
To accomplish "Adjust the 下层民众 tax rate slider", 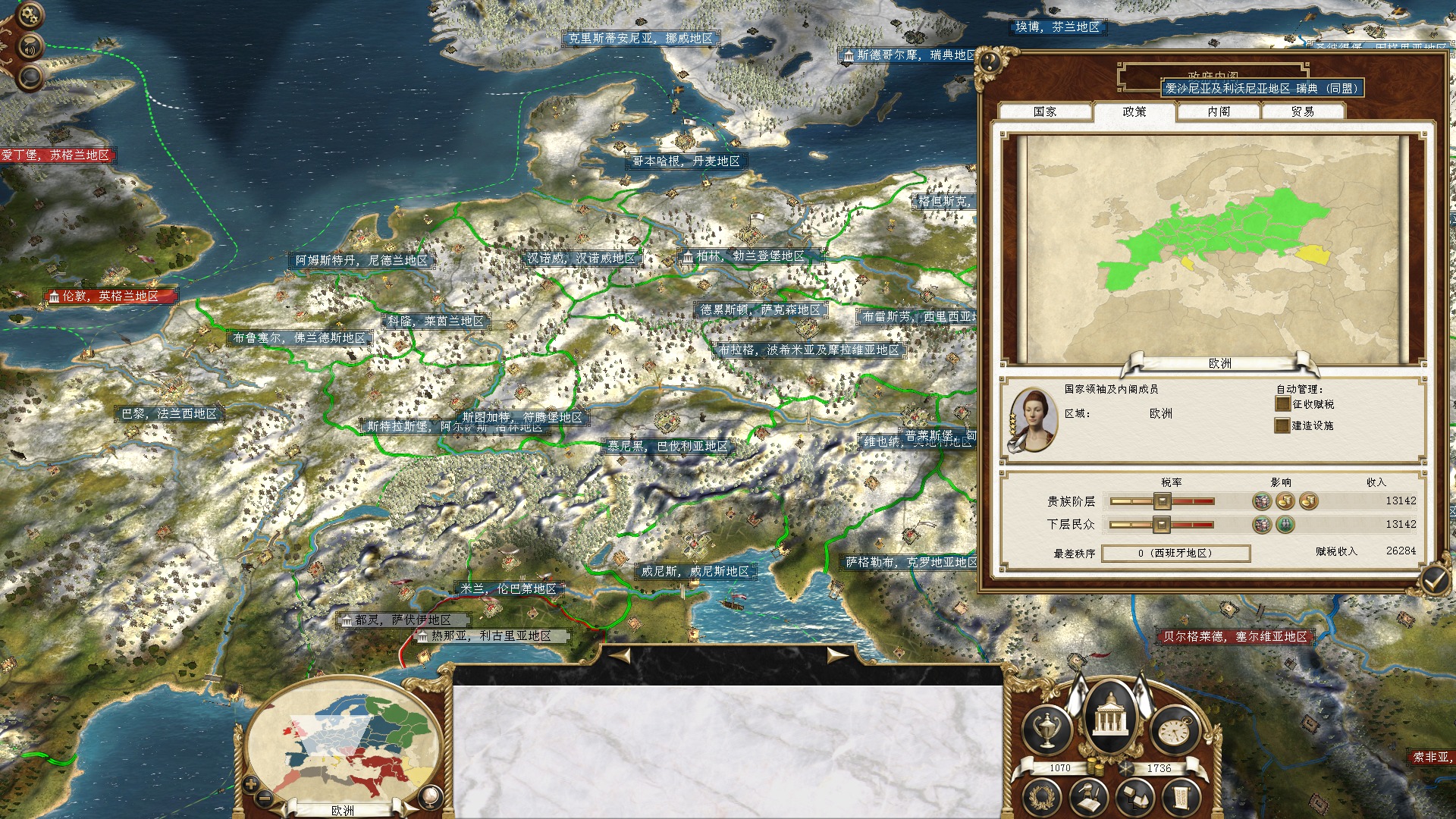I will click(1162, 524).
